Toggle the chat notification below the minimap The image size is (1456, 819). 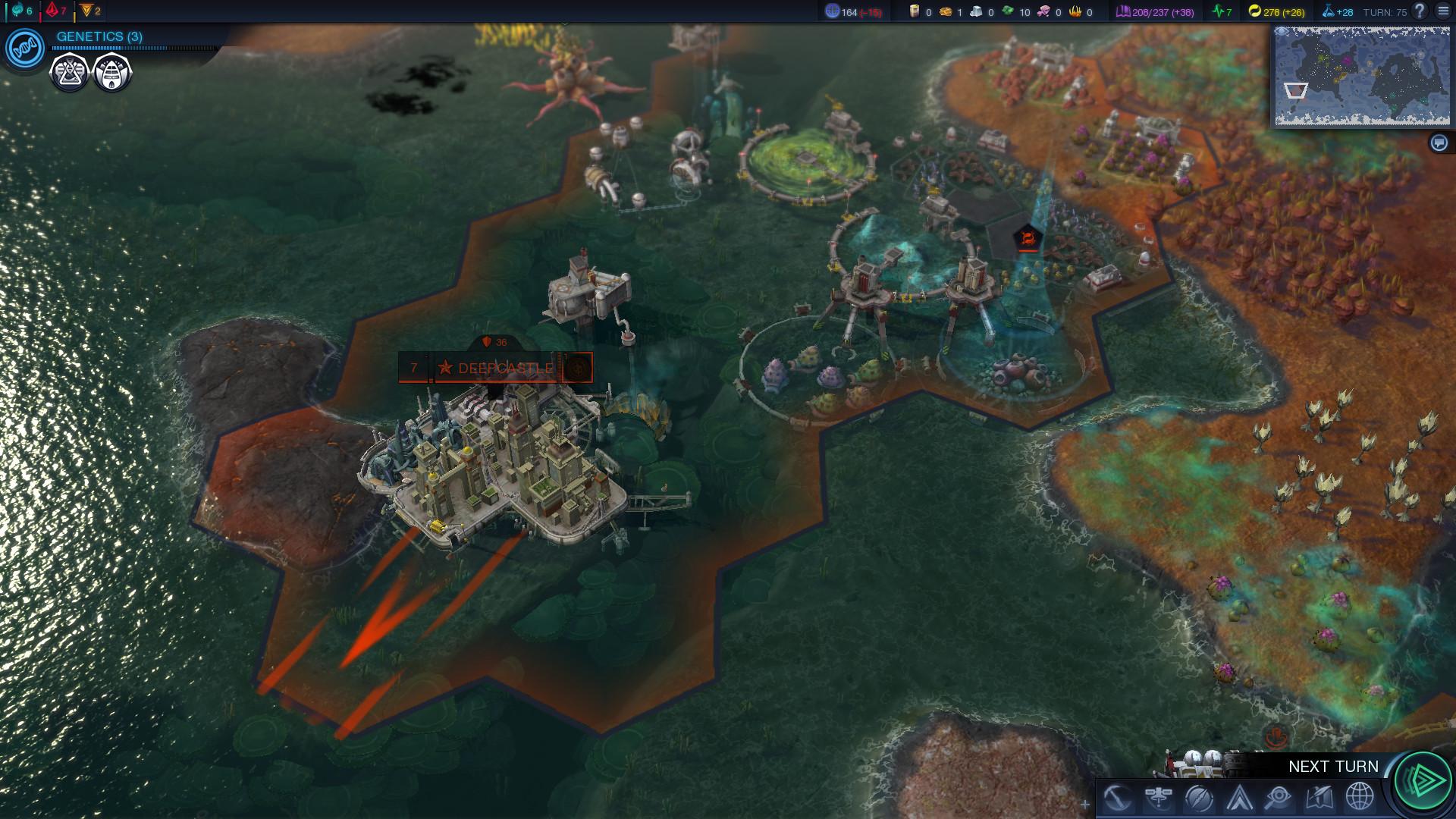coord(1439,141)
